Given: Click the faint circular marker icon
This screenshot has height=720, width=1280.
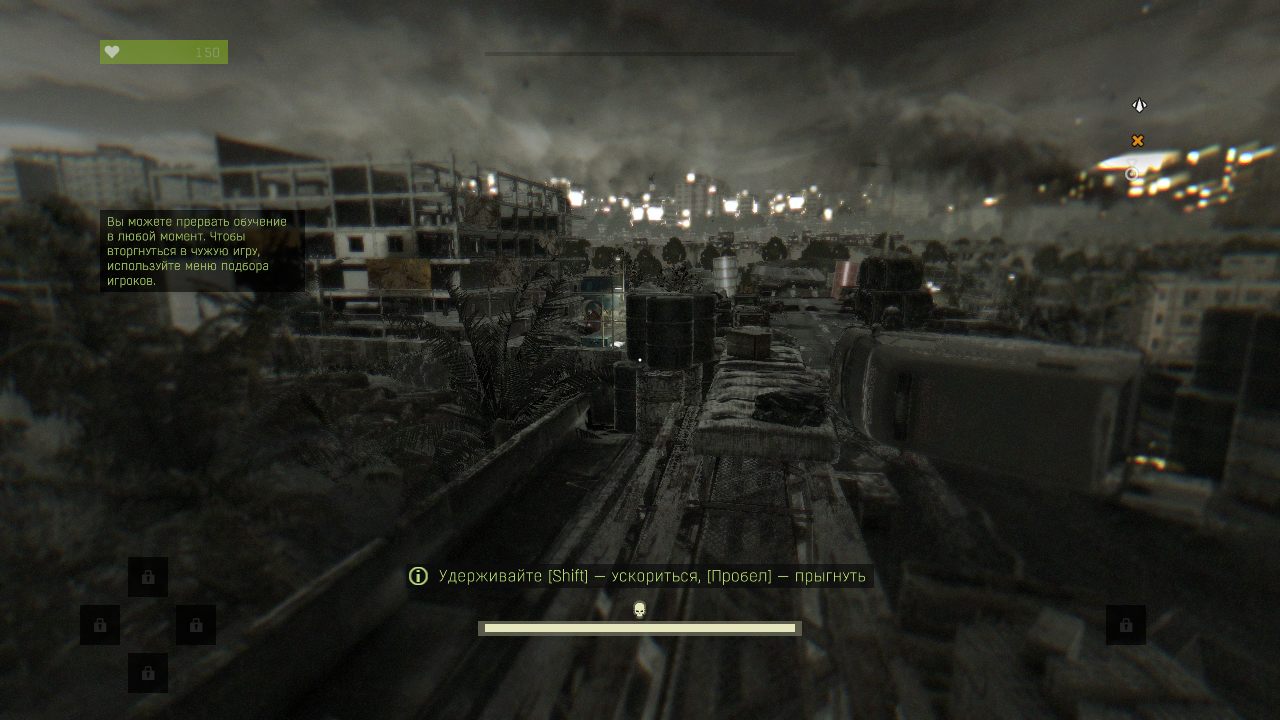Looking at the screenshot, I should pos(1132,173).
